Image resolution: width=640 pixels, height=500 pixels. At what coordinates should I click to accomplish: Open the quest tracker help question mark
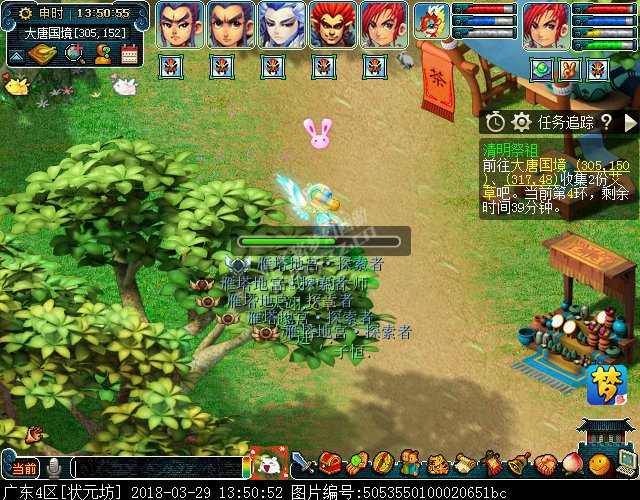pyautogui.click(x=606, y=122)
